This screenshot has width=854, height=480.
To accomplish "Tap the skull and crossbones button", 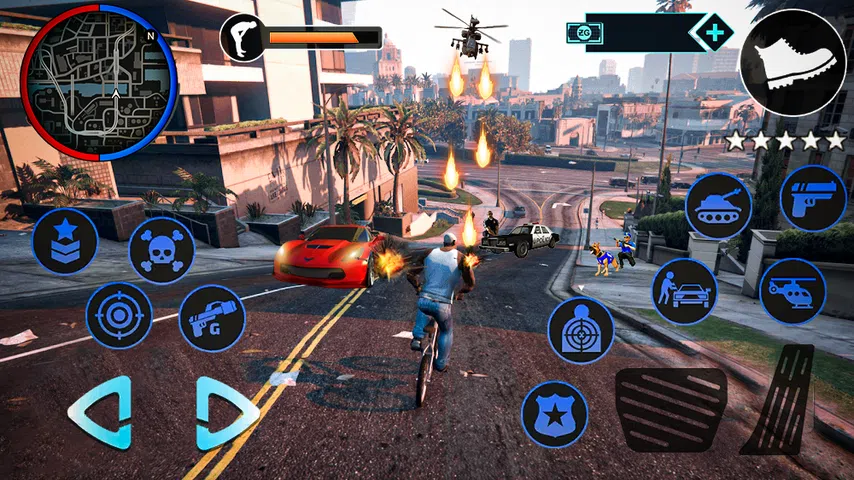I will pyautogui.click(x=161, y=250).
